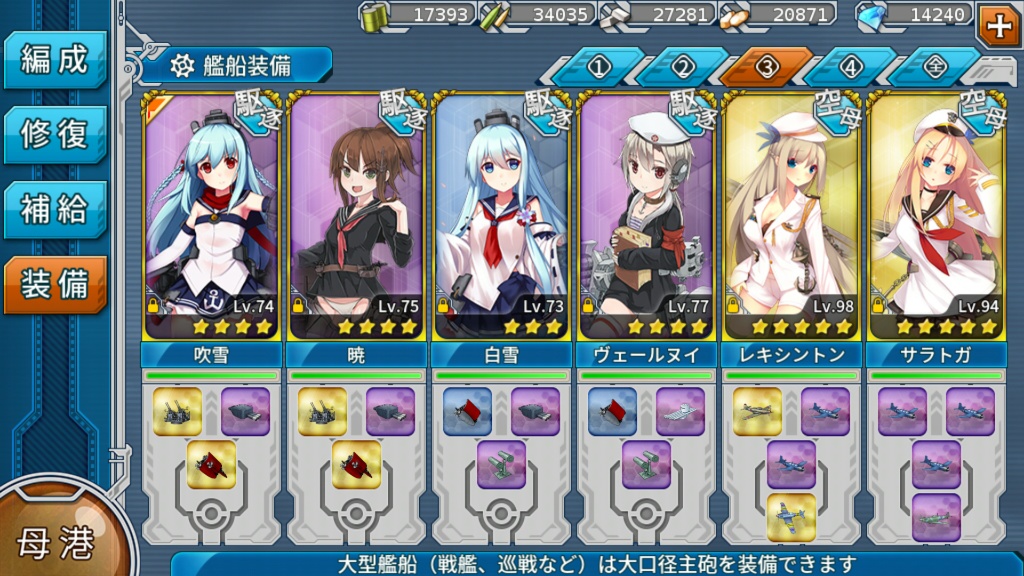Switch to fleet tab 1
This screenshot has height=576, width=1024.
(598, 68)
